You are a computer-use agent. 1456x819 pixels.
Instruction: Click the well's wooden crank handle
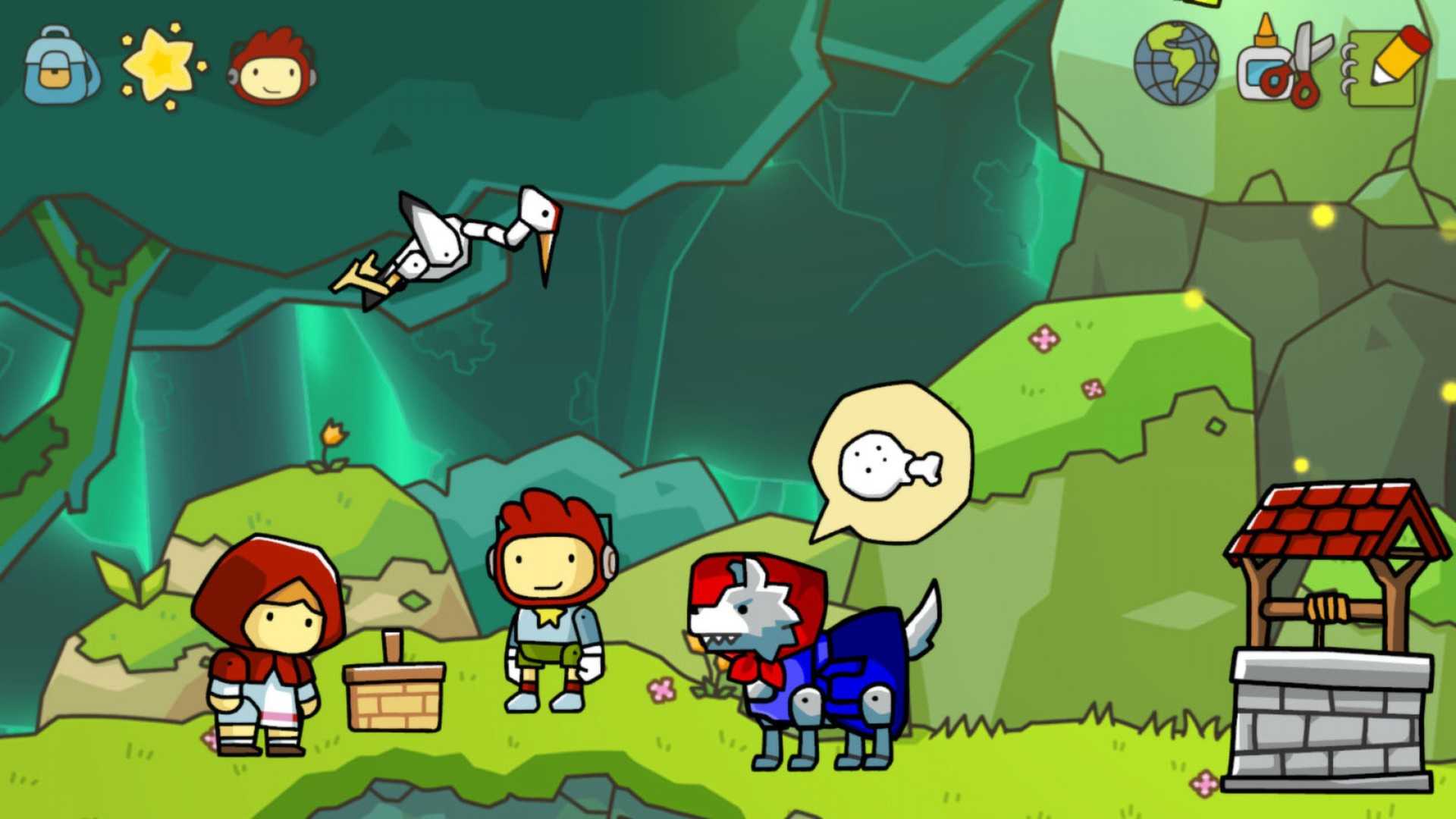[1329, 607]
